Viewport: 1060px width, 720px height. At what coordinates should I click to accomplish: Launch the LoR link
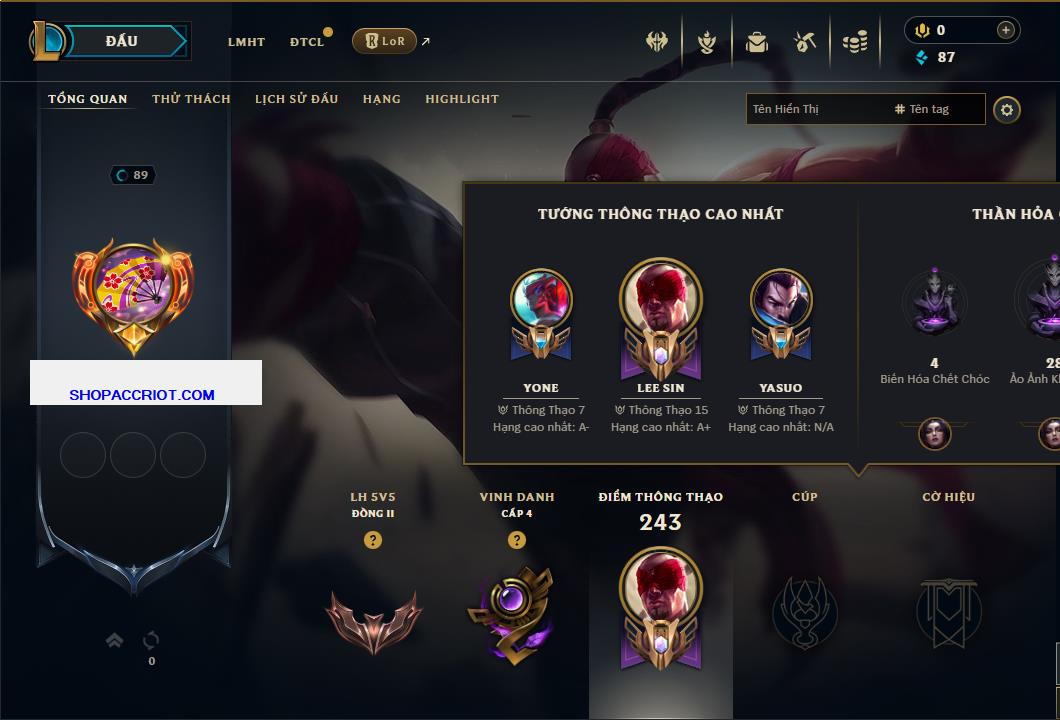tap(385, 41)
